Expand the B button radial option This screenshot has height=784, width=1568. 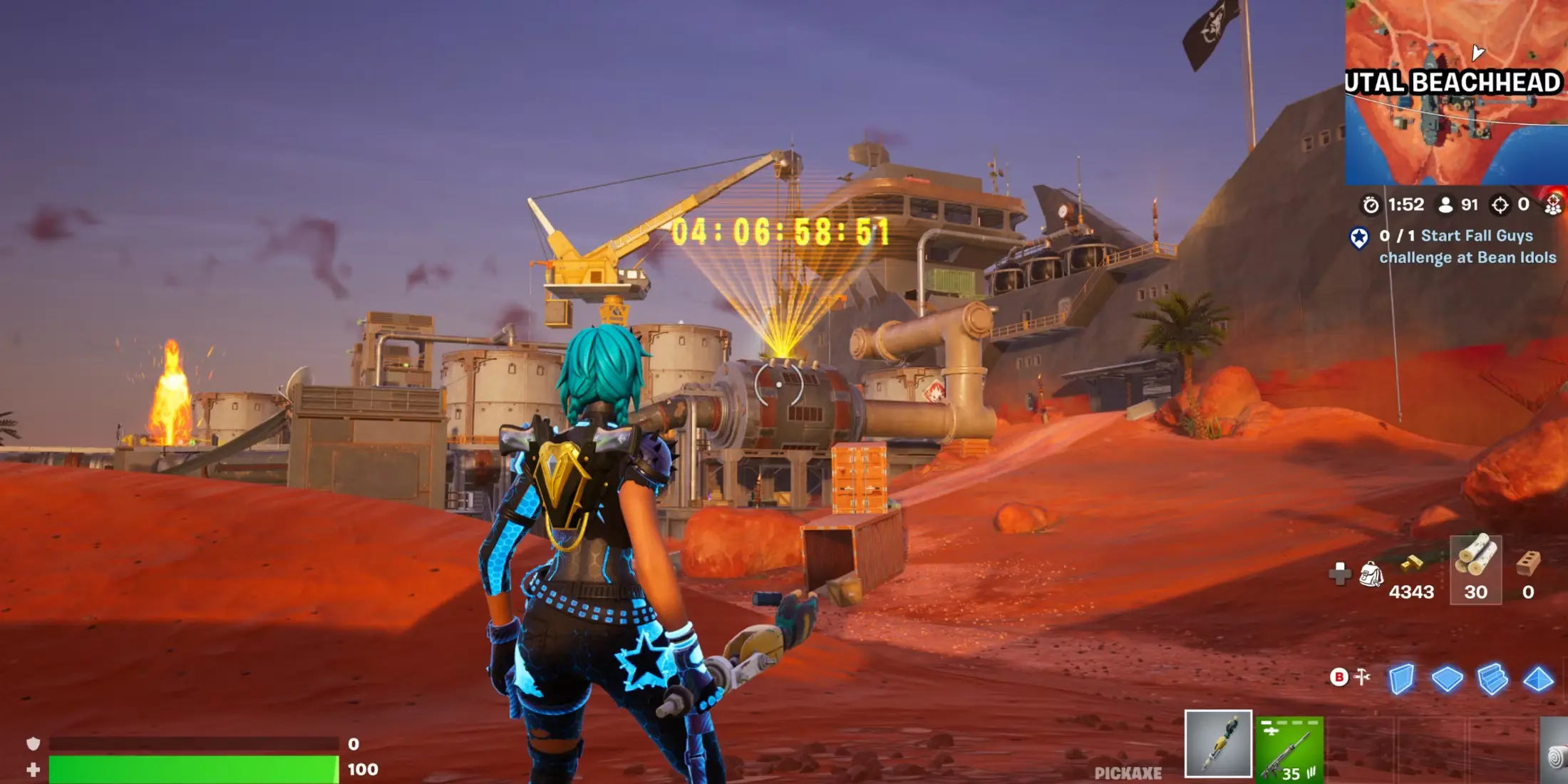[1339, 676]
